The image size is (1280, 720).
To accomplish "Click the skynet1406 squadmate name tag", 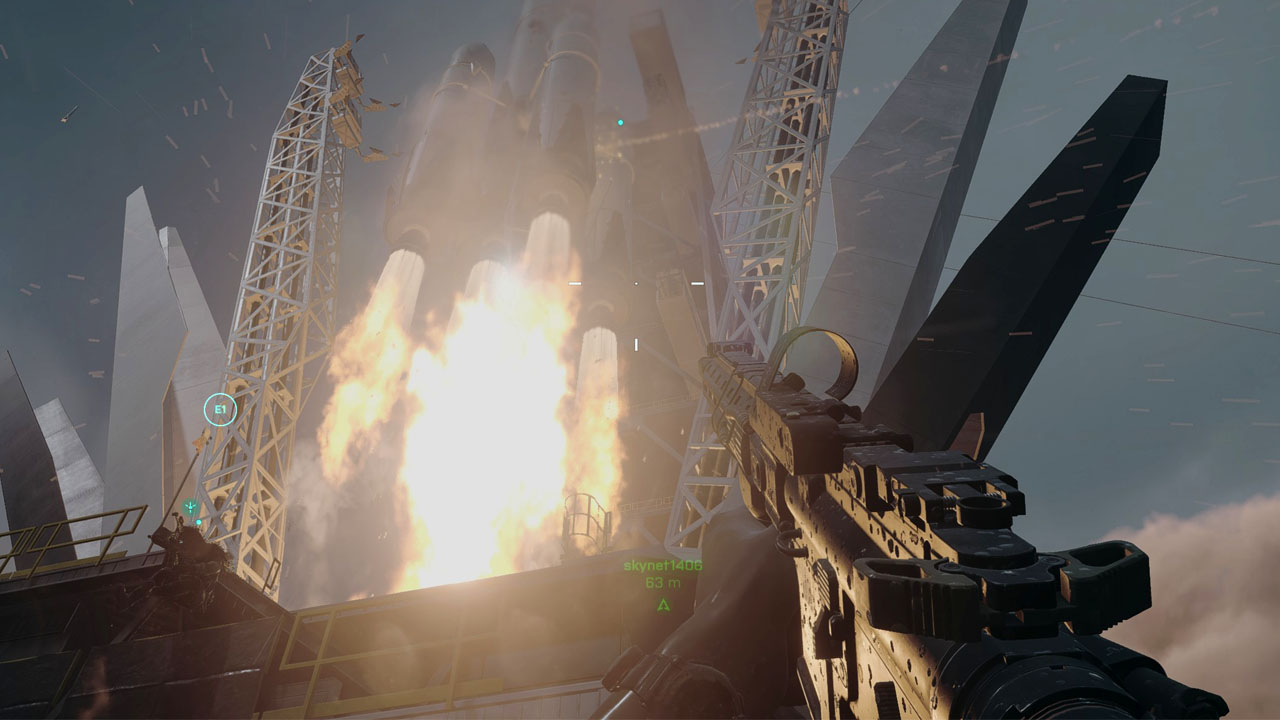I will [x=662, y=566].
